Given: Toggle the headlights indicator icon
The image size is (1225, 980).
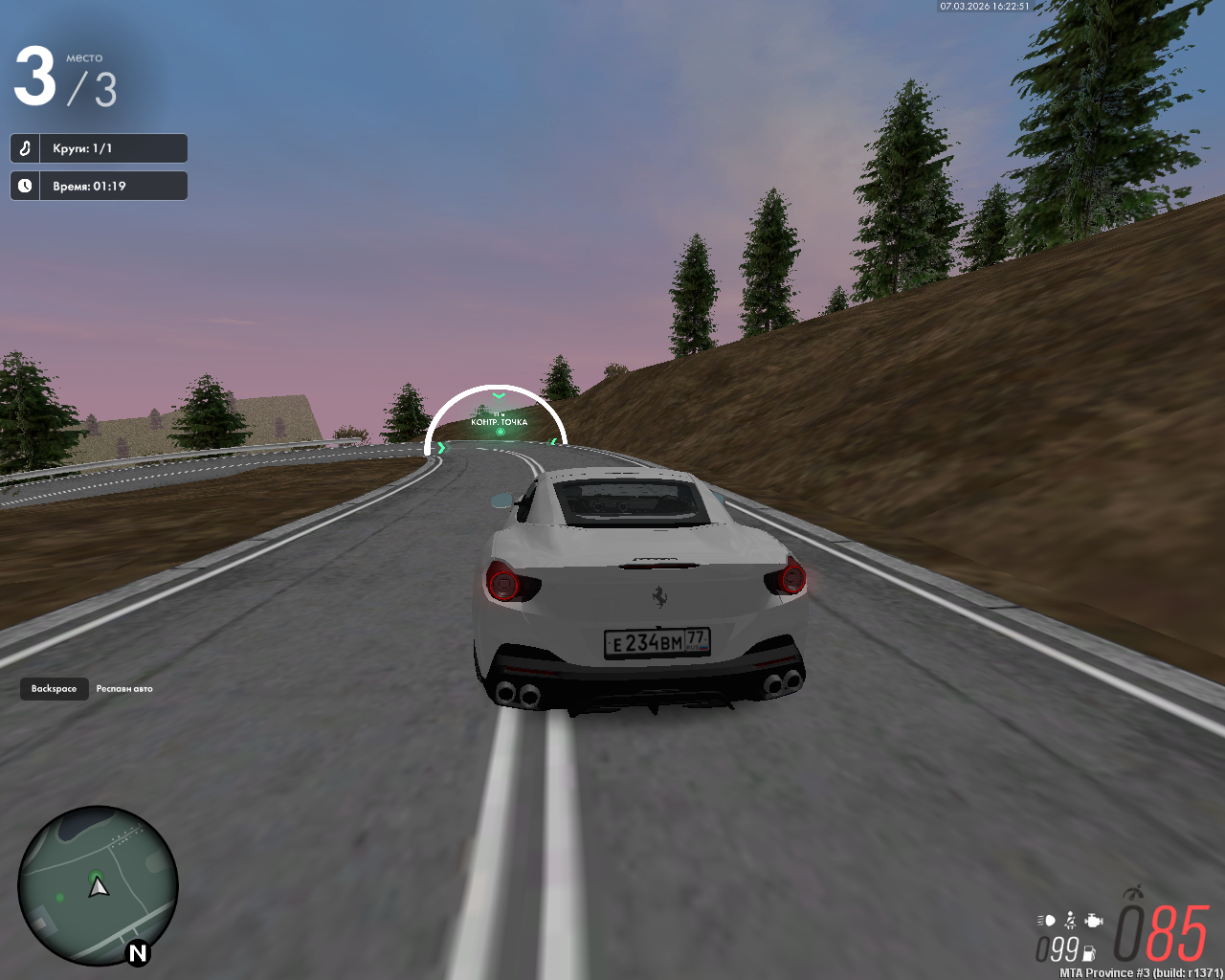Looking at the screenshot, I should pos(1046,921).
